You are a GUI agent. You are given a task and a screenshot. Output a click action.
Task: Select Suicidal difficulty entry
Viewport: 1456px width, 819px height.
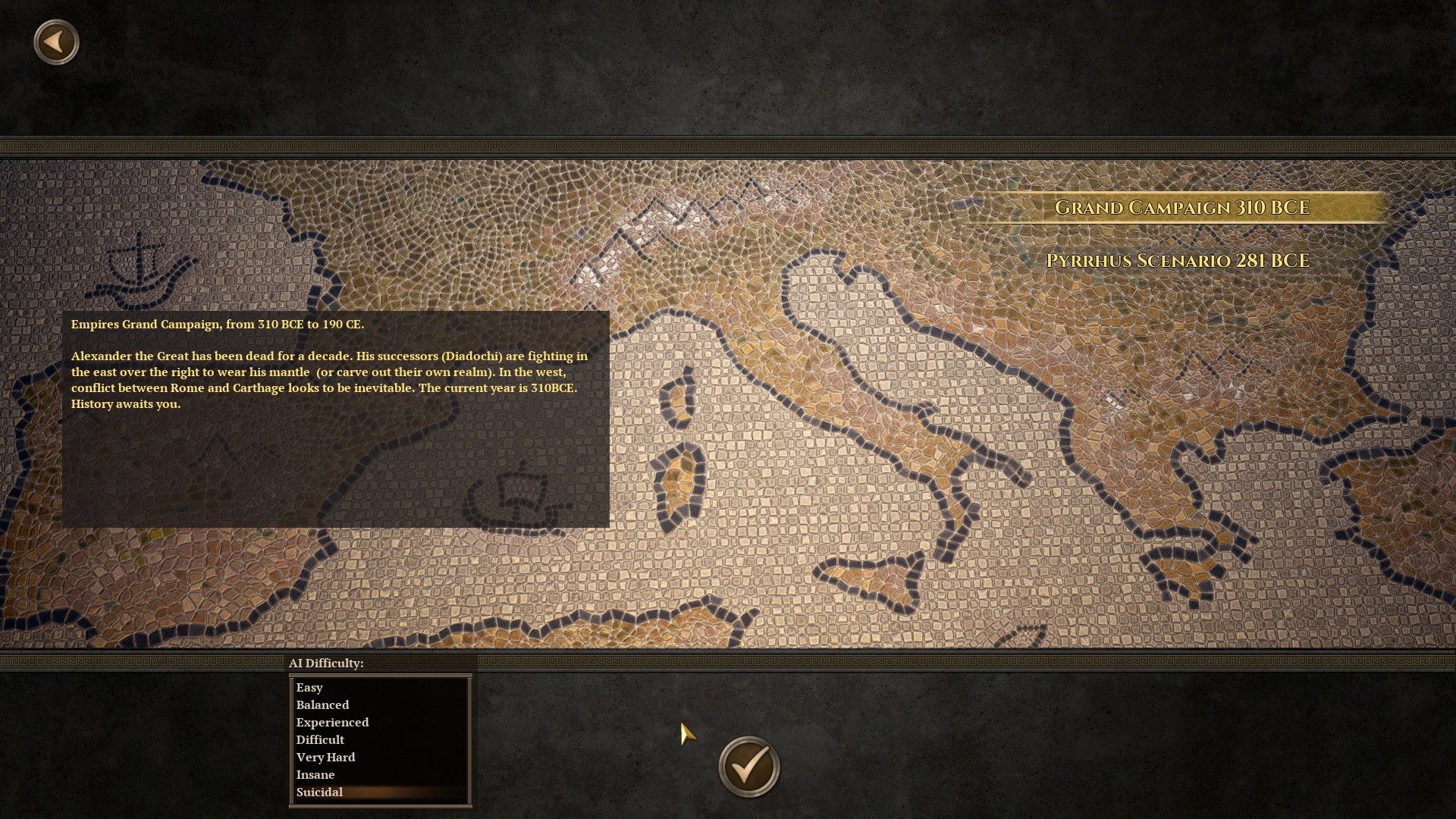coord(319,792)
